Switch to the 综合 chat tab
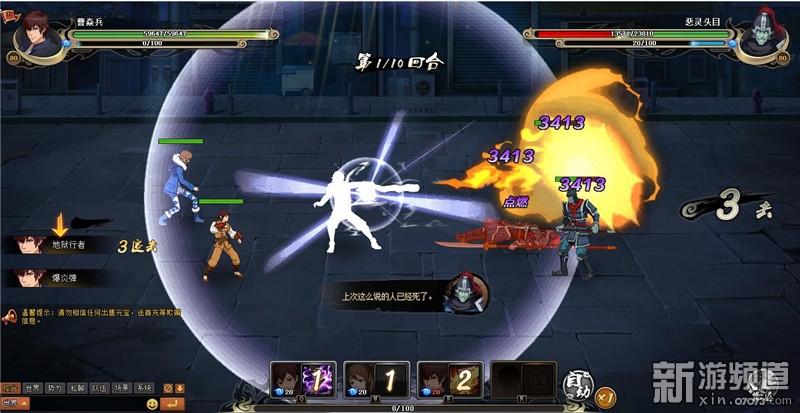The image size is (800, 413). tap(10, 388)
